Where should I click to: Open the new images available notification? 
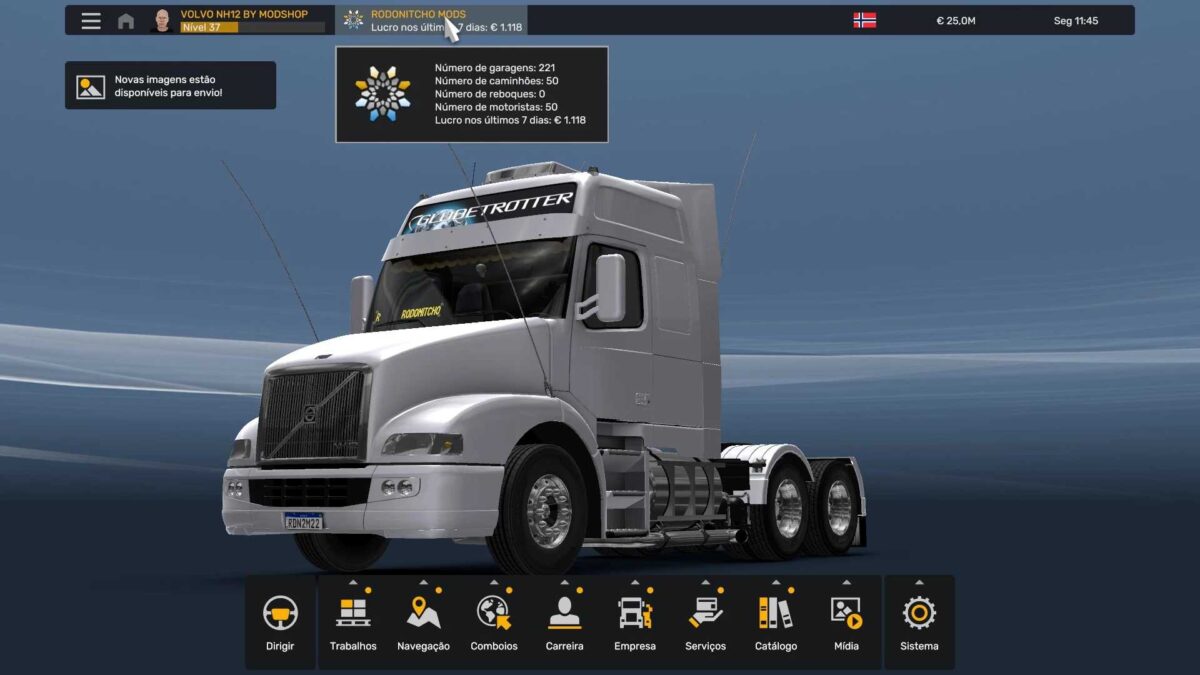[x=170, y=86]
